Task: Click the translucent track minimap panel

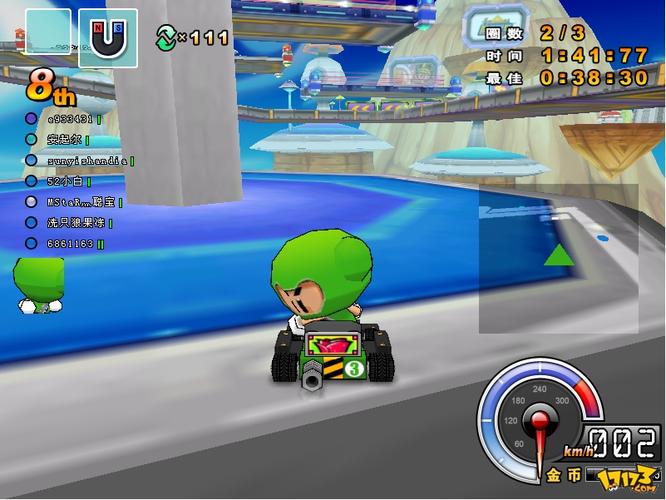Action: pyautogui.click(x=557, y=258)
